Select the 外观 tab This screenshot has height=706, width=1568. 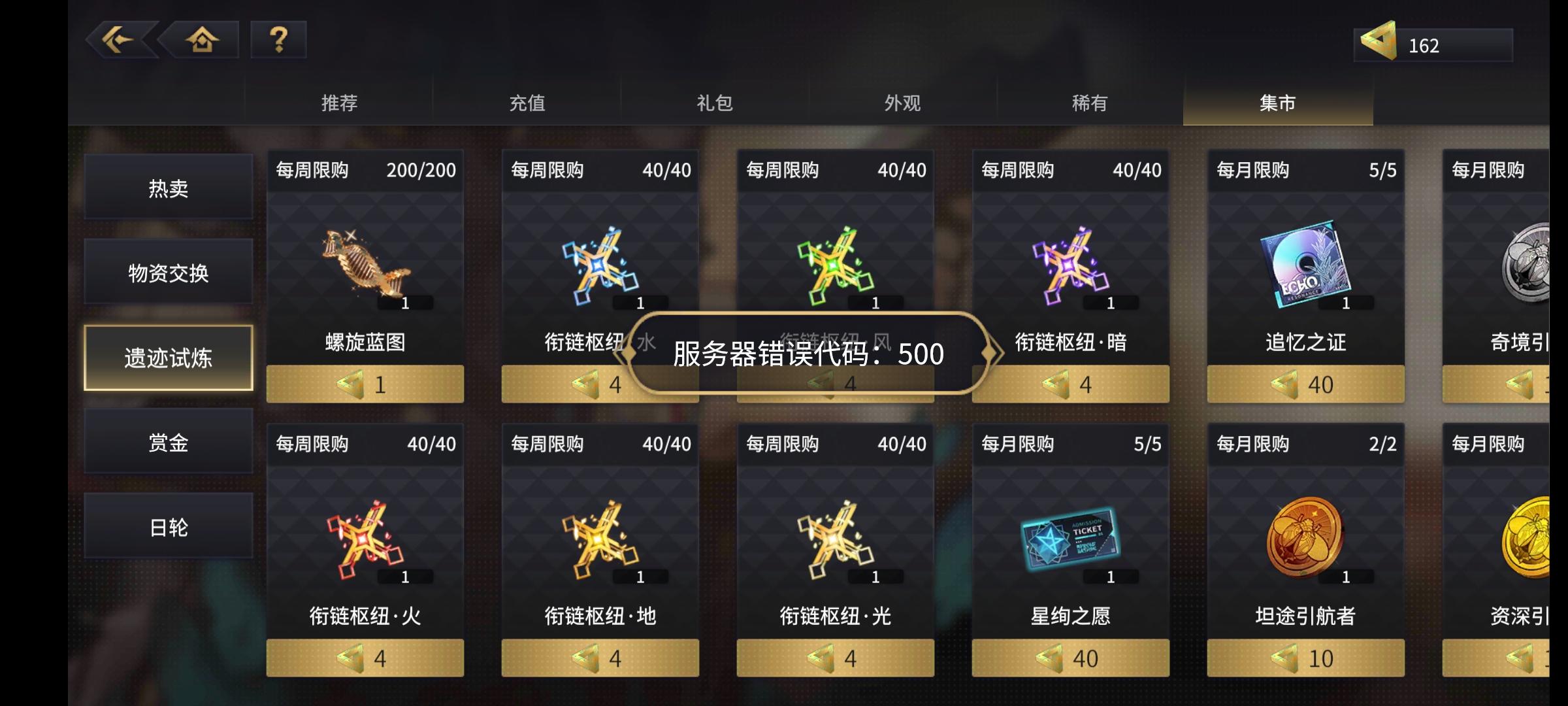[900, 103]
